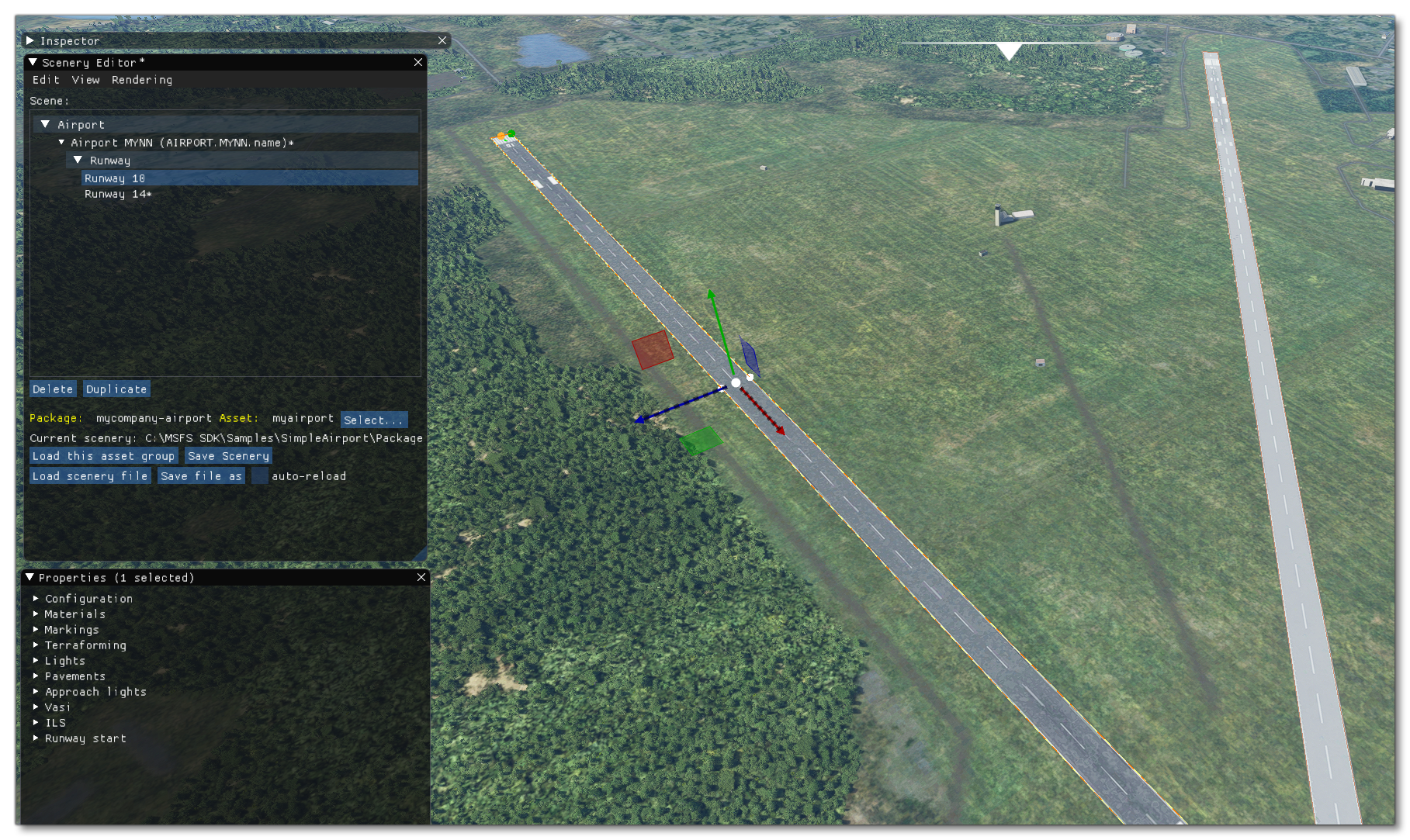
Task: Collapse the Runway group
Action: pos(77,160)
